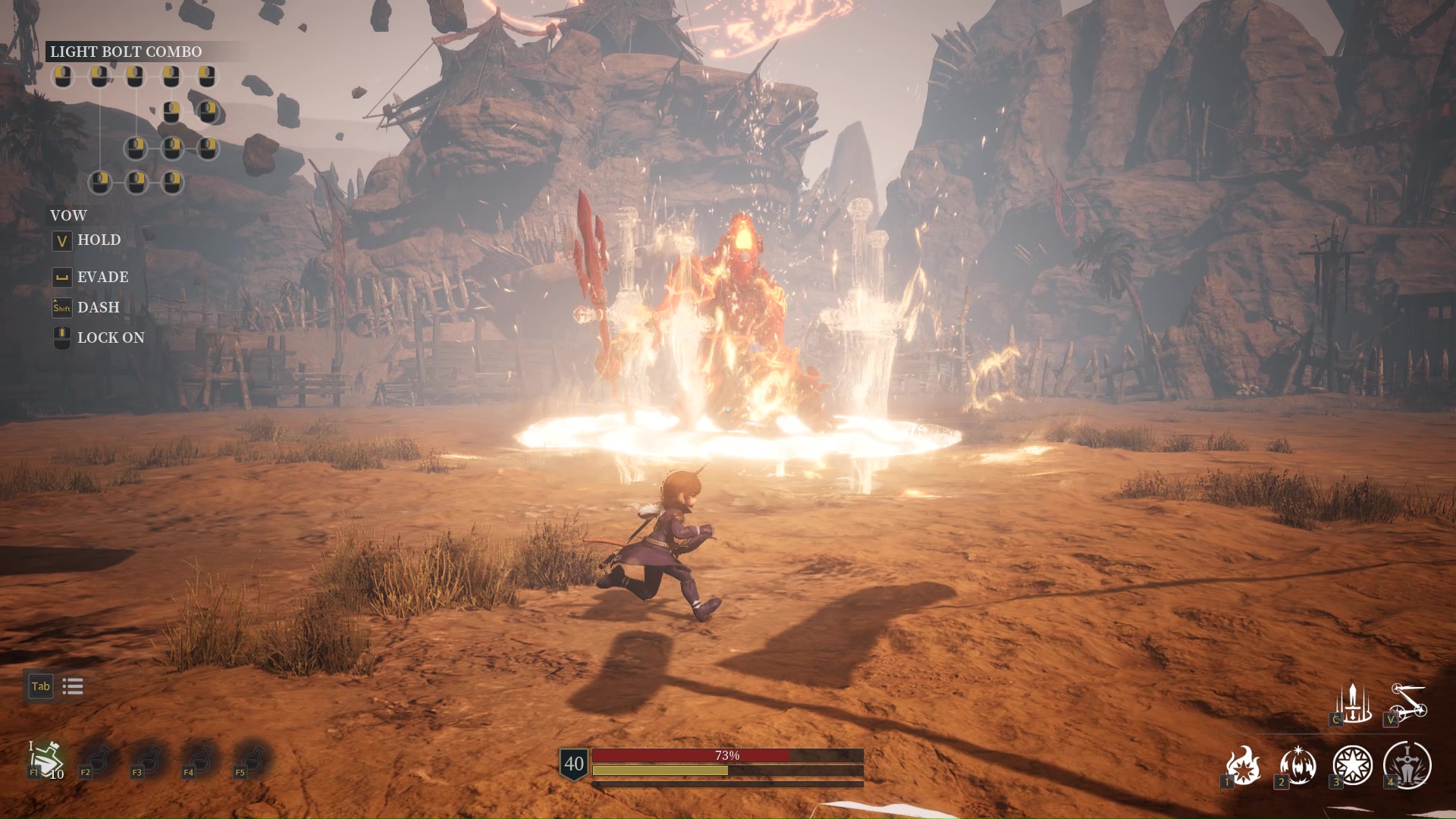Open the list menu icon beside Tab
This screenshot has height=819, width=1456.
tap(73, 687)
